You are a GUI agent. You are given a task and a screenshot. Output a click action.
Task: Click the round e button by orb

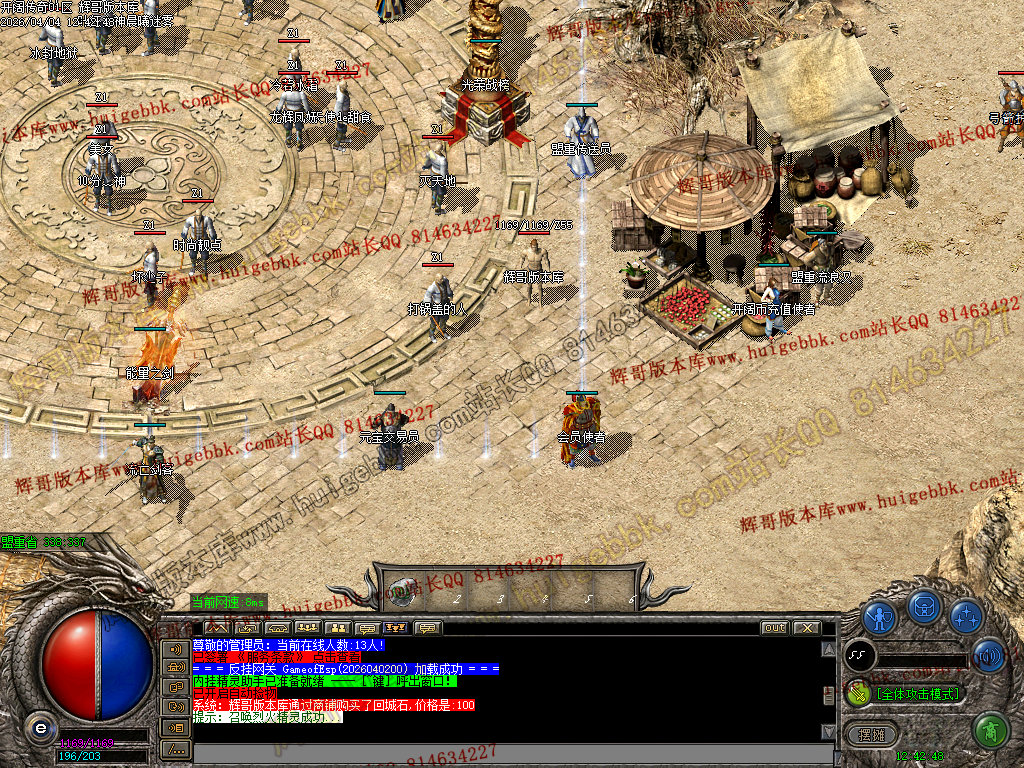(x=41, y=728)
